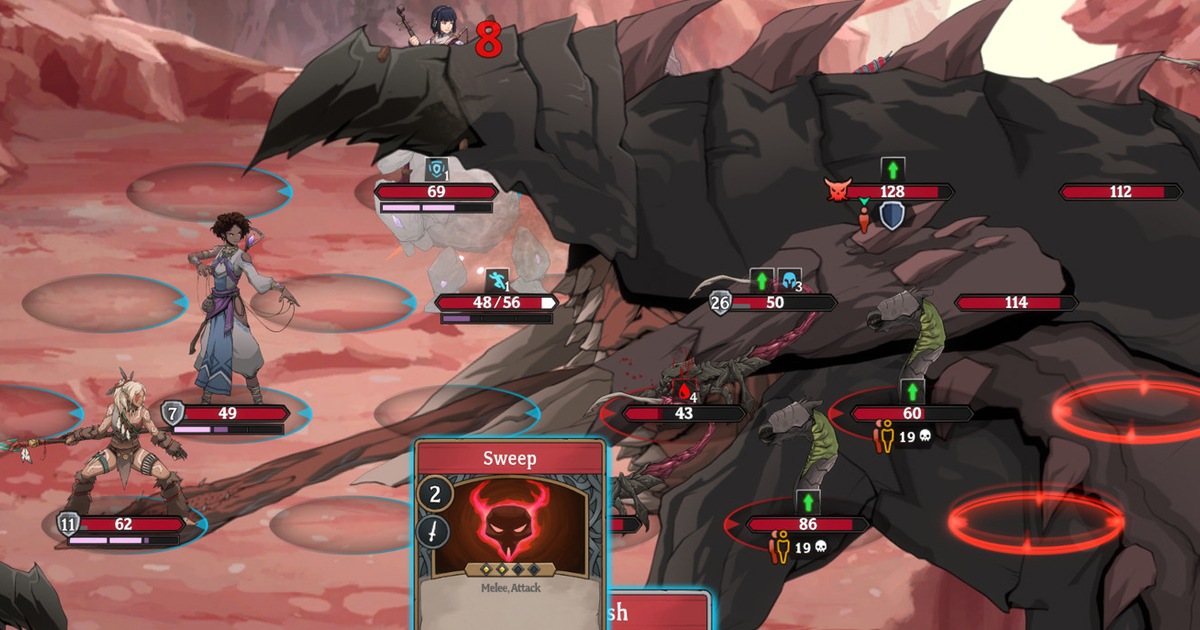1200x630 pixels.
Task: Inspect the shield icon below the 128 health bar
Action: [x=891, y=215]
